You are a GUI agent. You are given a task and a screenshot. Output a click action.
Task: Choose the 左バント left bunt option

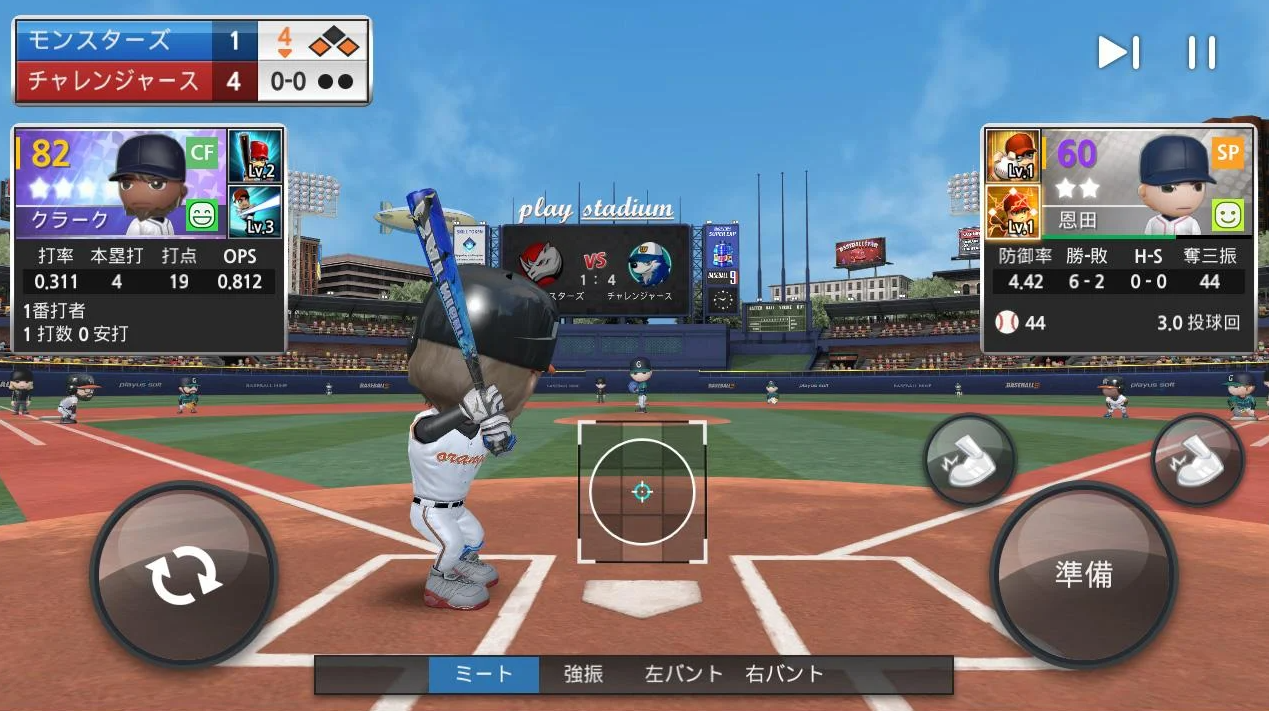[683, 674]
